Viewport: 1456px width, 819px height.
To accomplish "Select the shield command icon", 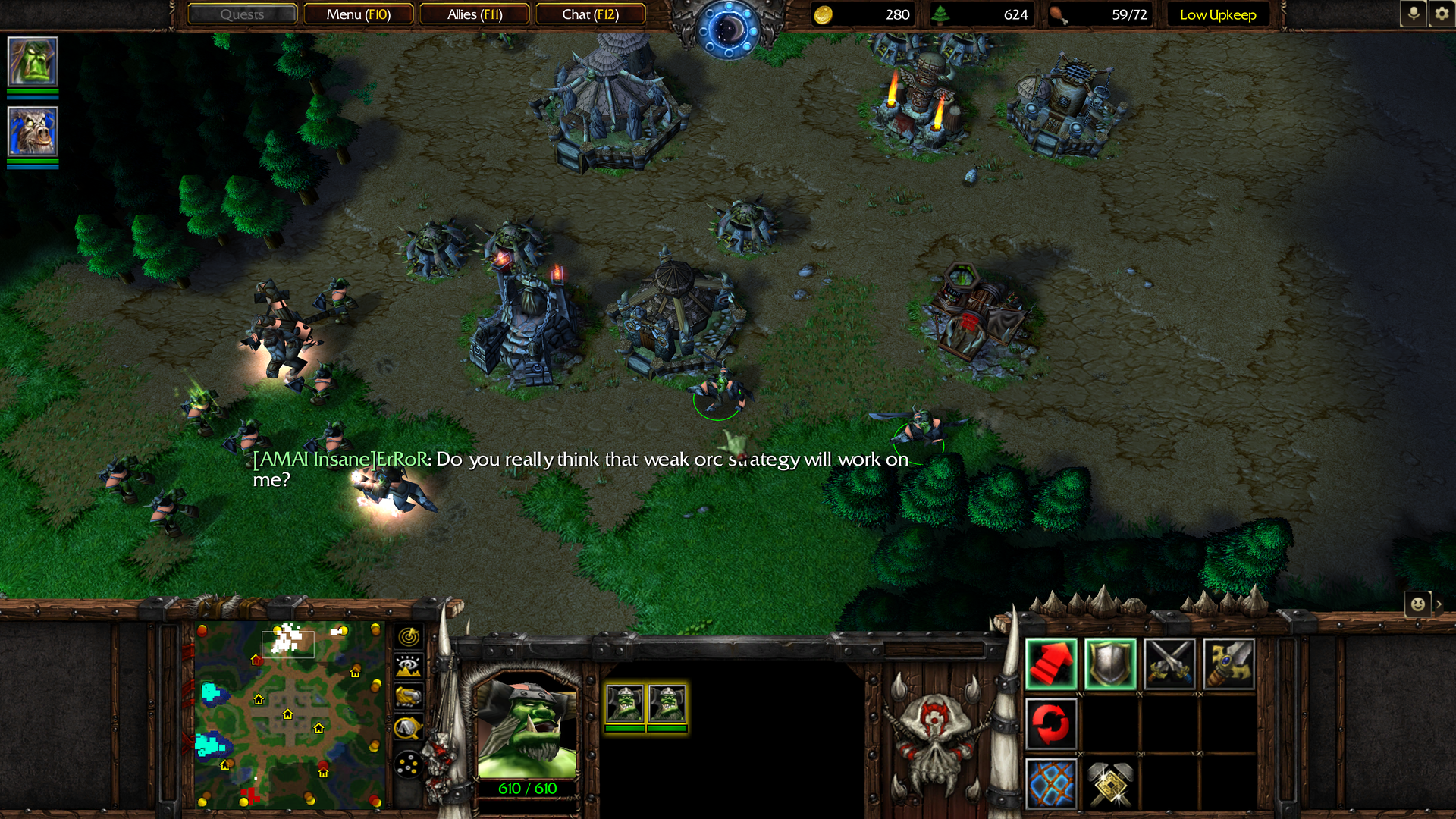I will click(1110, 664).
